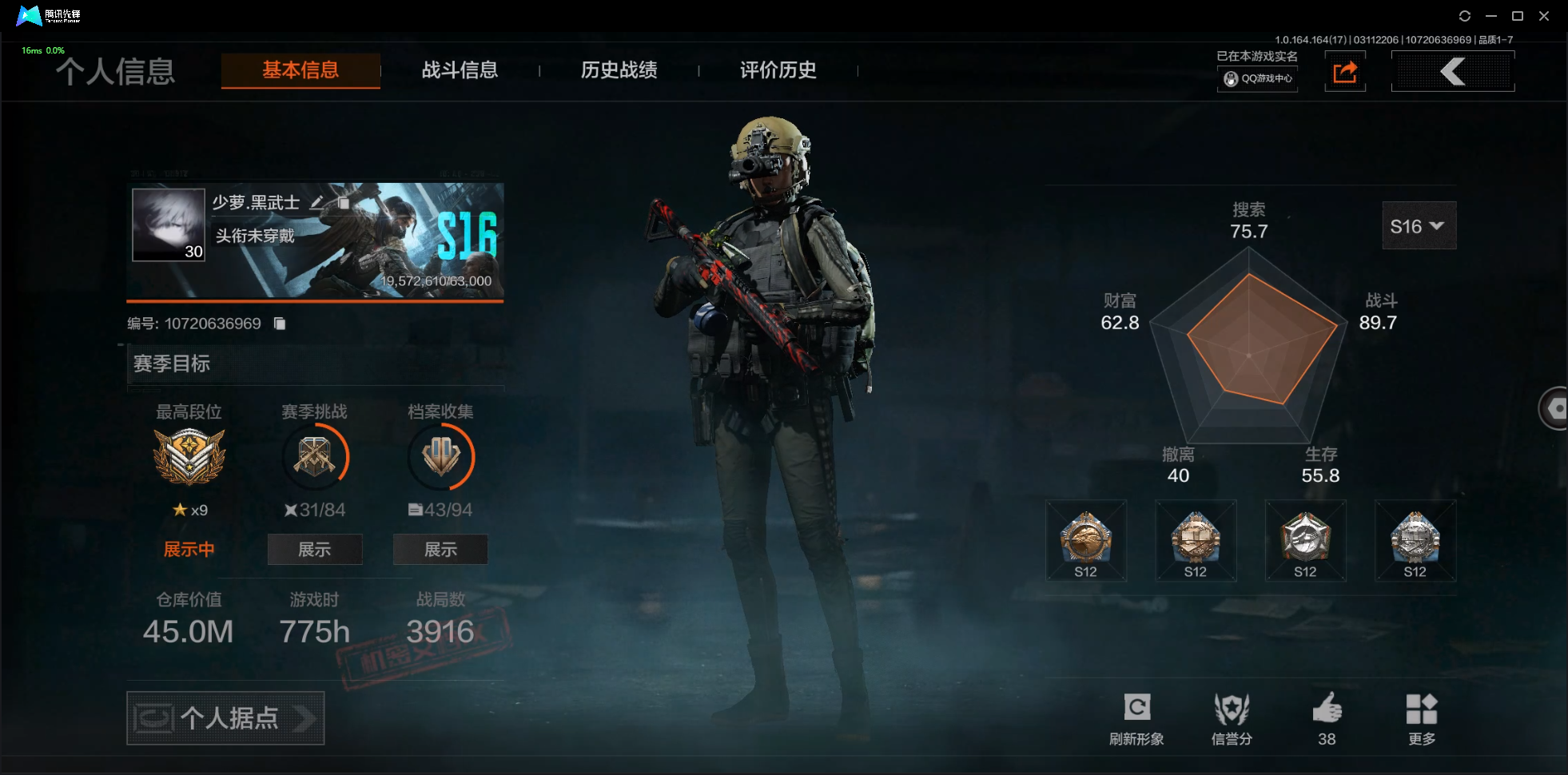Image resolution: width=1568 pixels, height=775 pixels.
Task: Give a thumbs-up like
Action: pos(1327,717)
